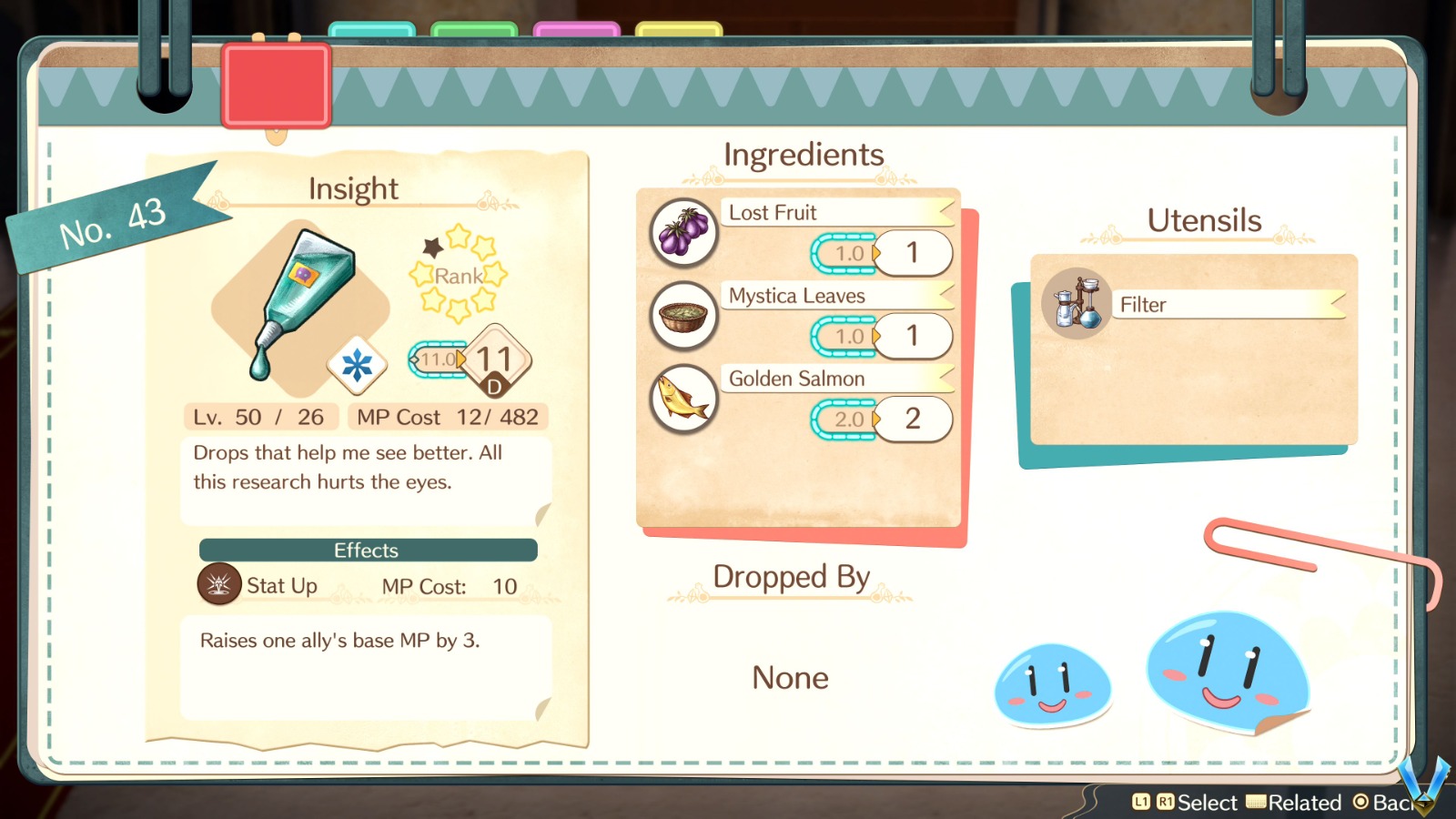Click the small blue slime character
The height and width of the screenshot is (819, 1456).
pyautogui.click(x=1052, y=682)
